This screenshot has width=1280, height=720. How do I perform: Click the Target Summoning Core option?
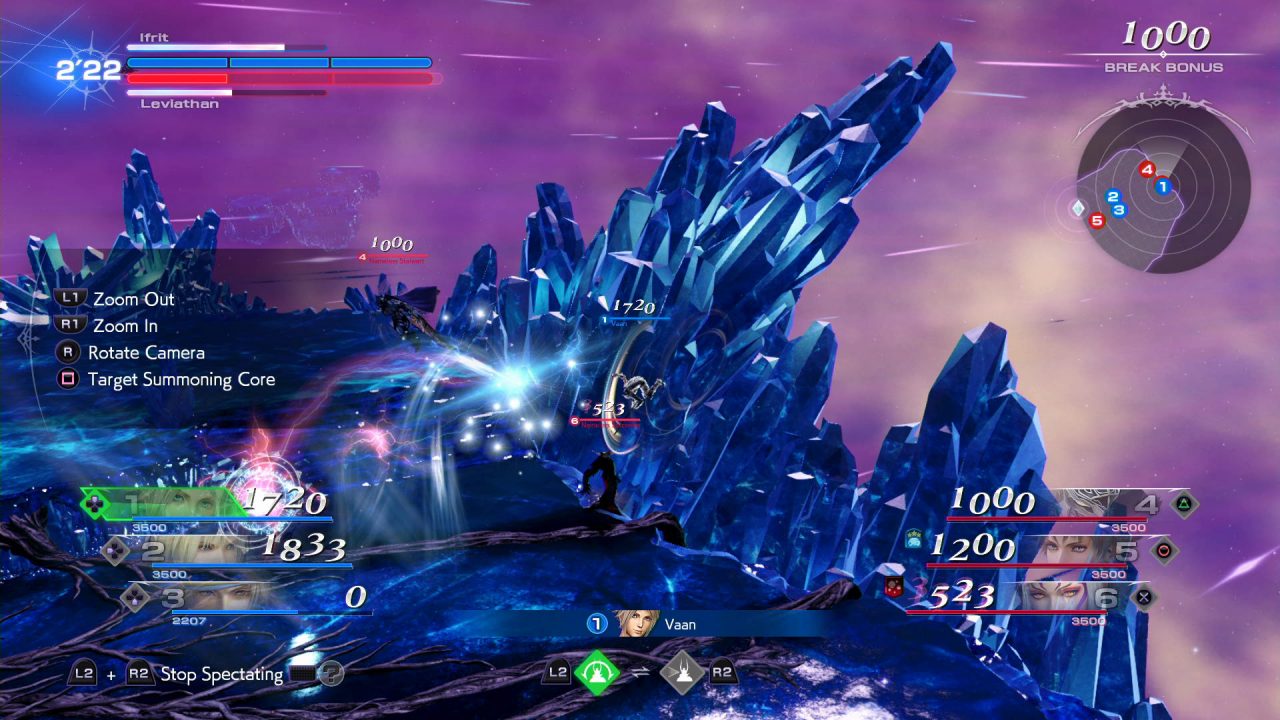[x=180, y=380]
